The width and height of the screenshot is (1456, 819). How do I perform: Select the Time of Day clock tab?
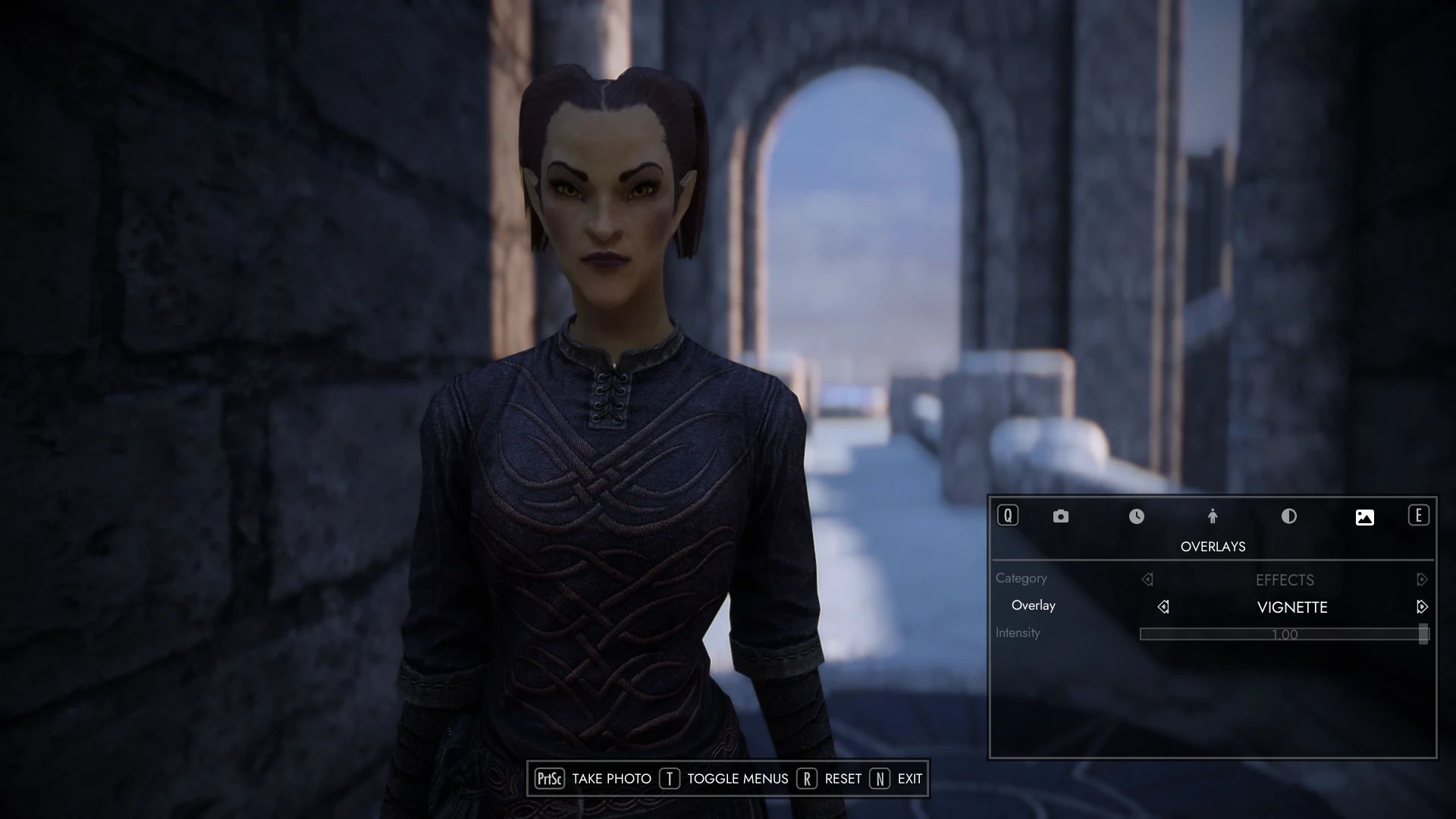tap(1137, 516)
